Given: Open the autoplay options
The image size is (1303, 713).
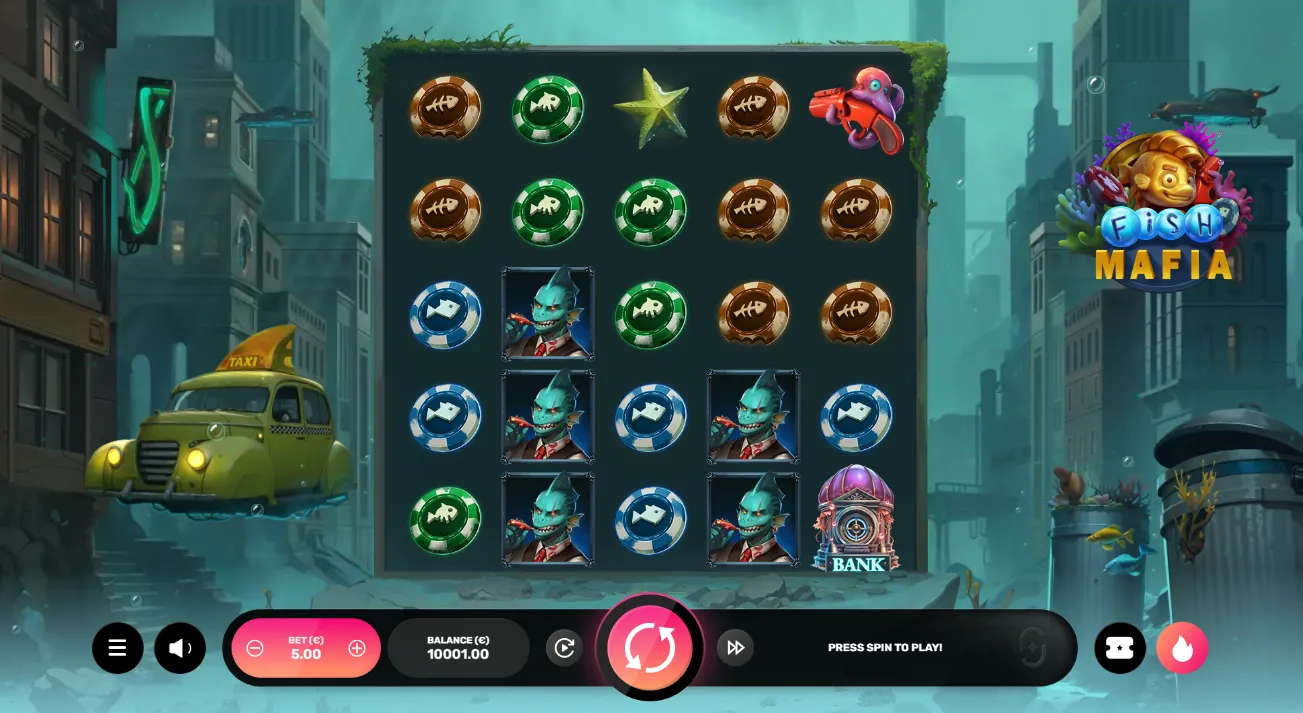Looking at the screenshot, I should click(564, 648).
